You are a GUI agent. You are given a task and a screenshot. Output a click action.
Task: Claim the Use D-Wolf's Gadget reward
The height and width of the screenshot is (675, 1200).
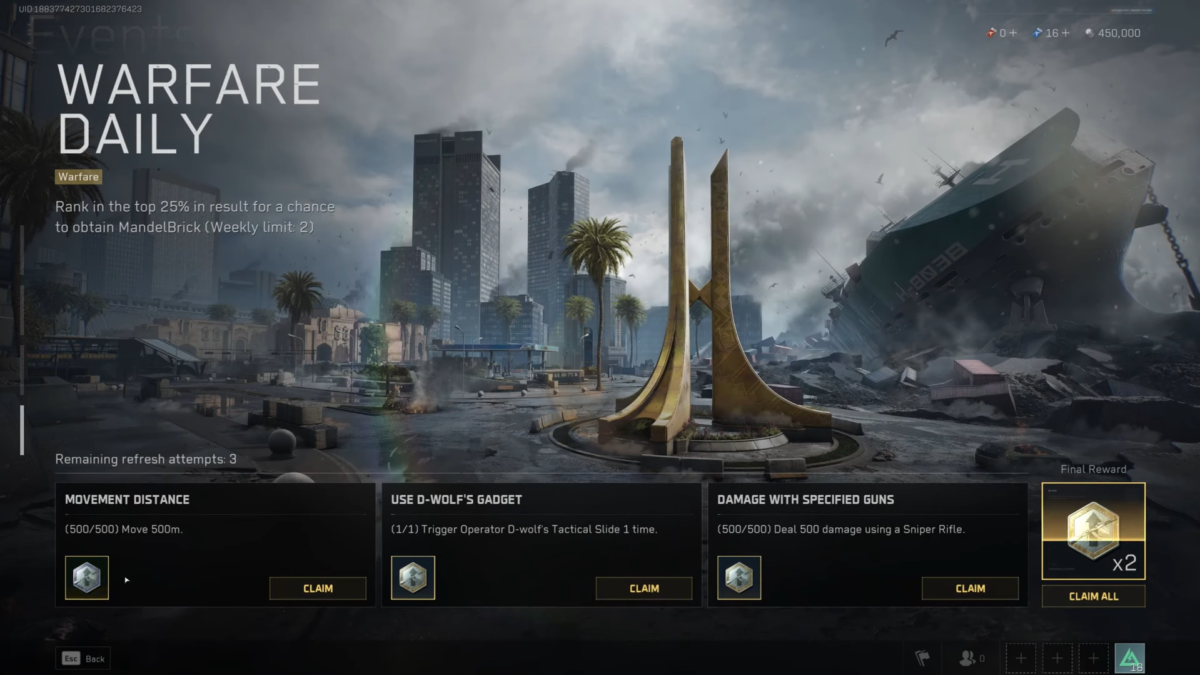coord(643,588)
